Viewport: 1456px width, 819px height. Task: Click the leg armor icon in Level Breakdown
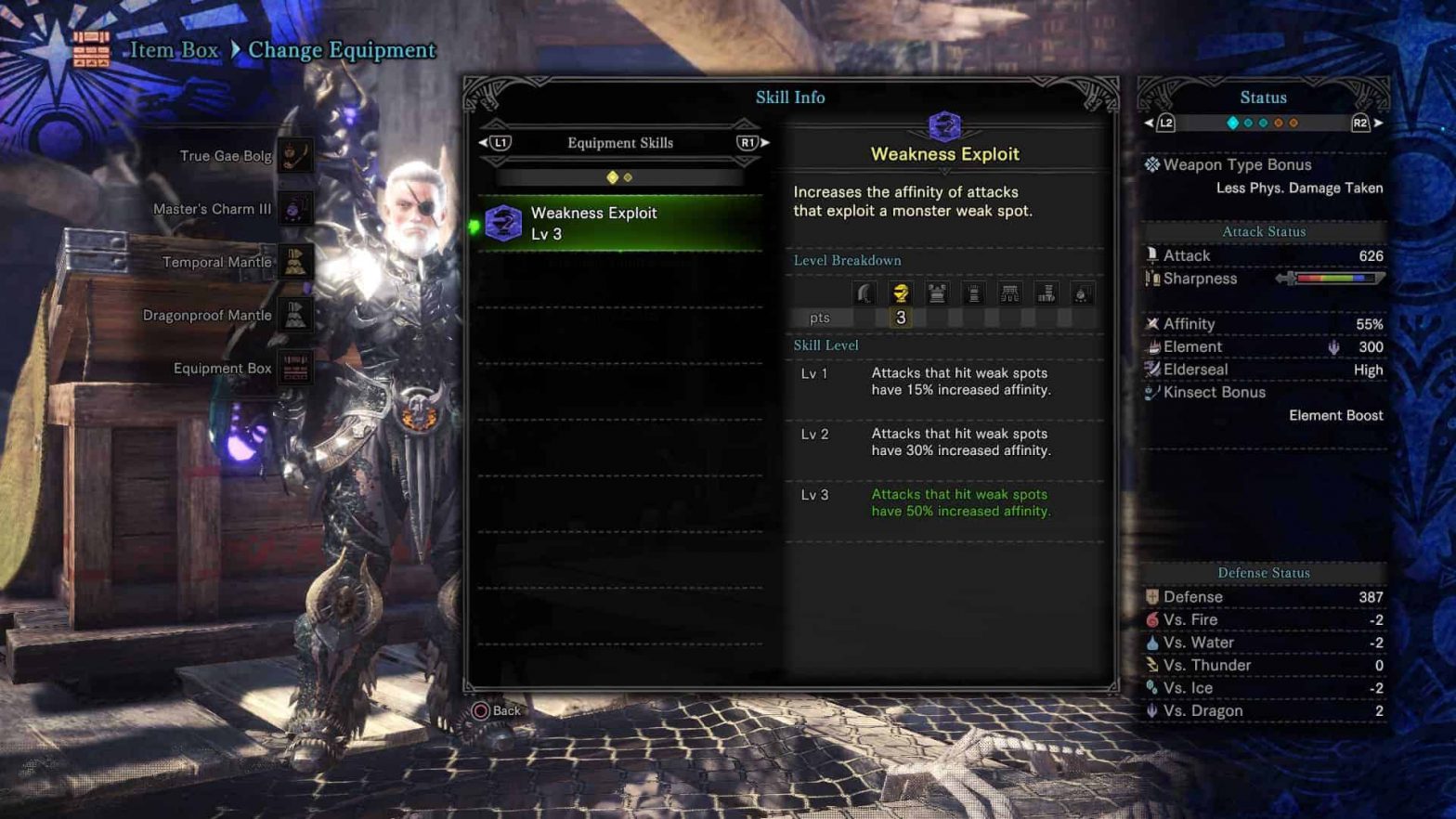point(1046,292)
